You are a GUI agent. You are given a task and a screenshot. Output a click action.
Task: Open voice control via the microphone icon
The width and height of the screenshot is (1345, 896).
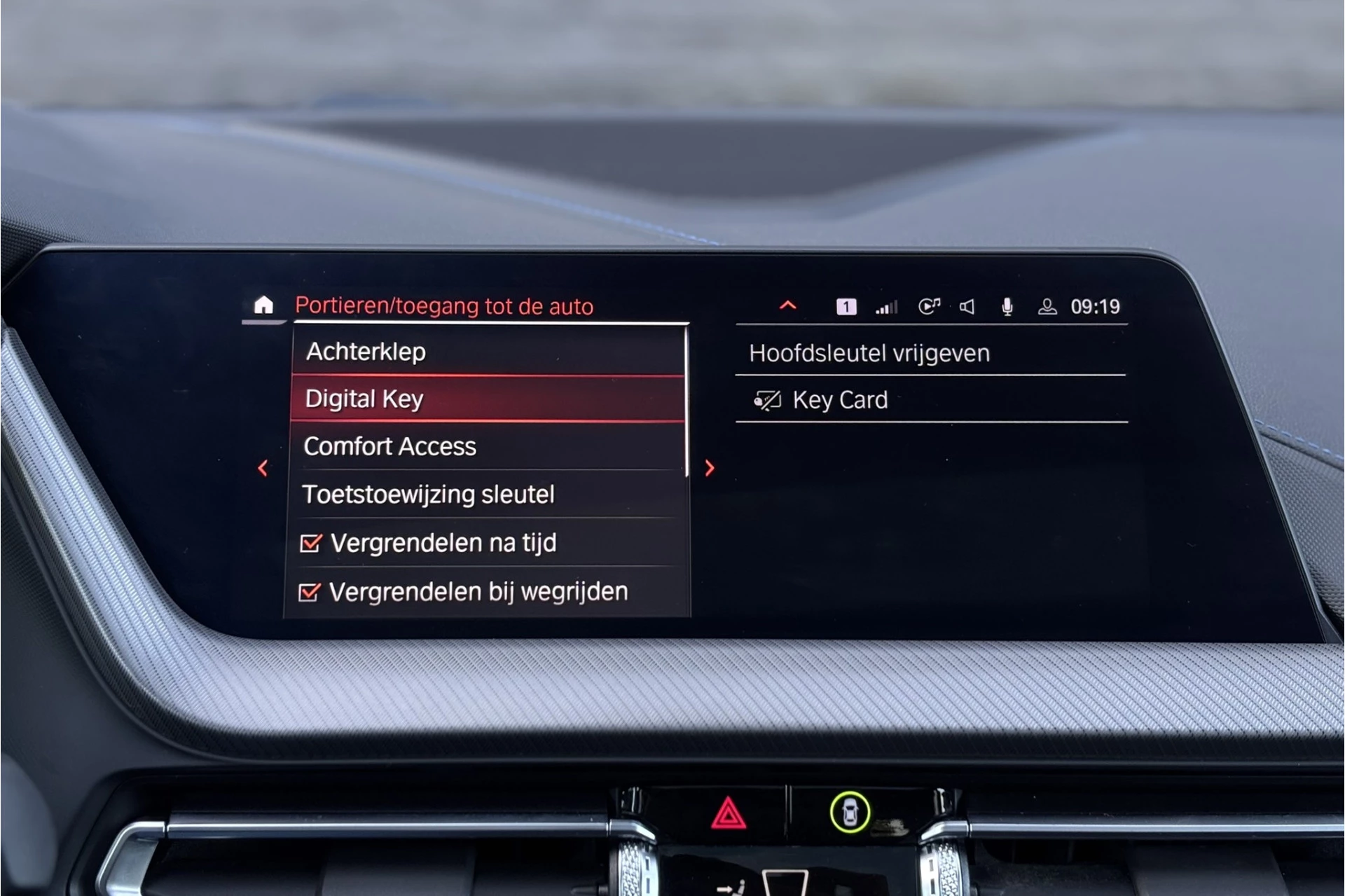1007,306
